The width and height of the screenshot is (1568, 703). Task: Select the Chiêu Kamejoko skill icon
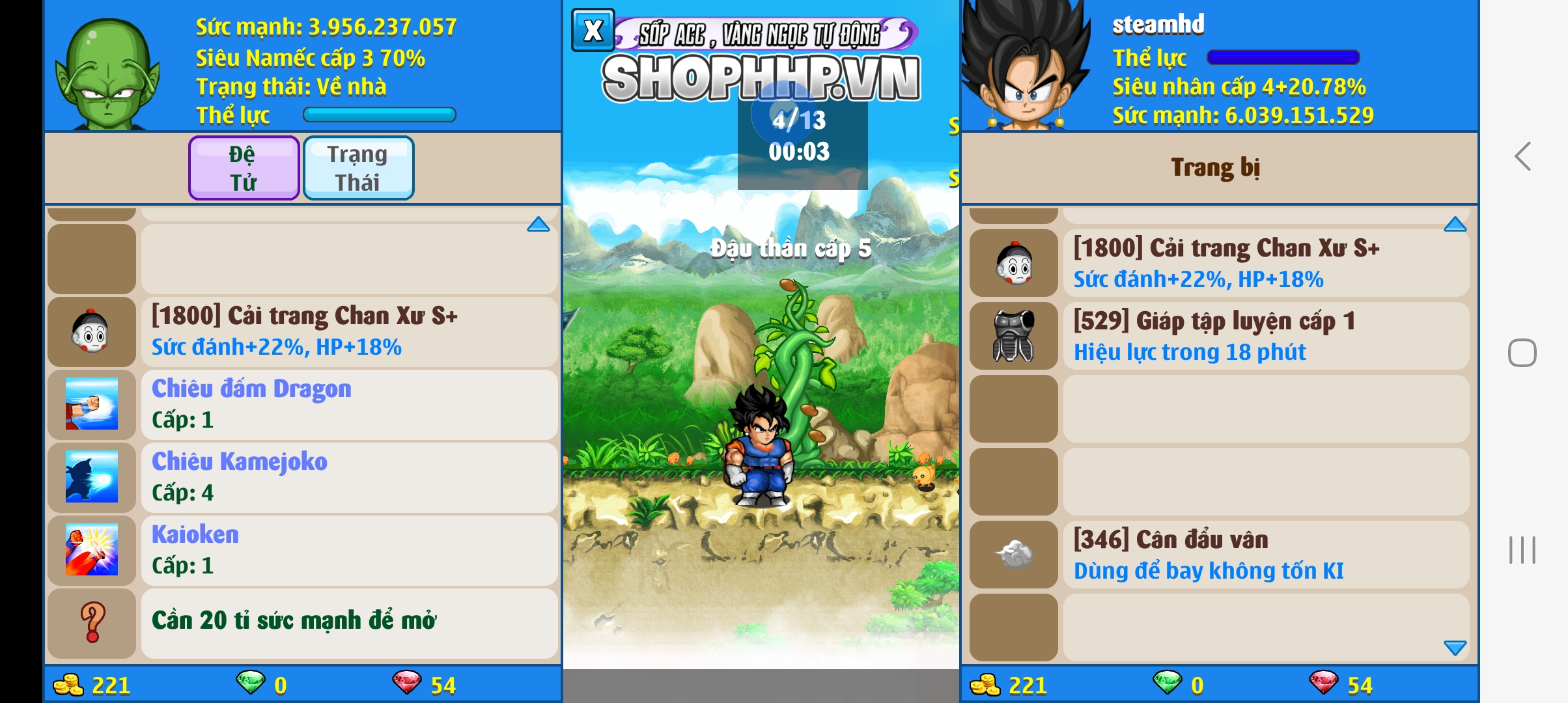coord(91,478)
